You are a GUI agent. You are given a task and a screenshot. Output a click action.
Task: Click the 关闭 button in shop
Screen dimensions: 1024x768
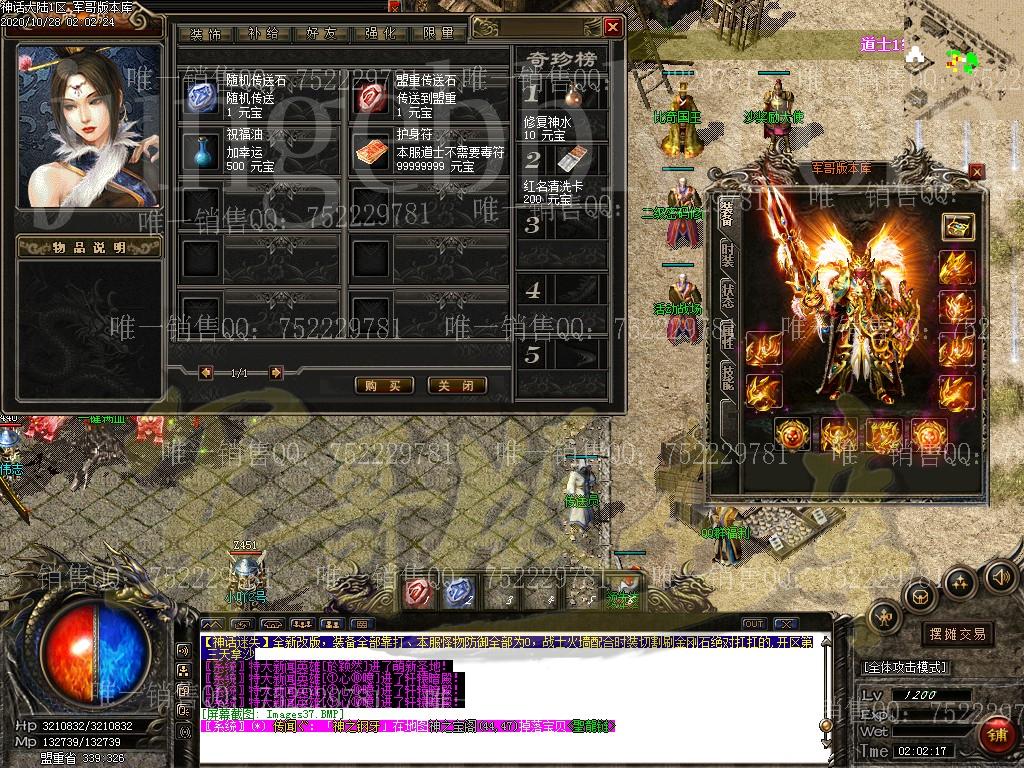click(456, 385)
